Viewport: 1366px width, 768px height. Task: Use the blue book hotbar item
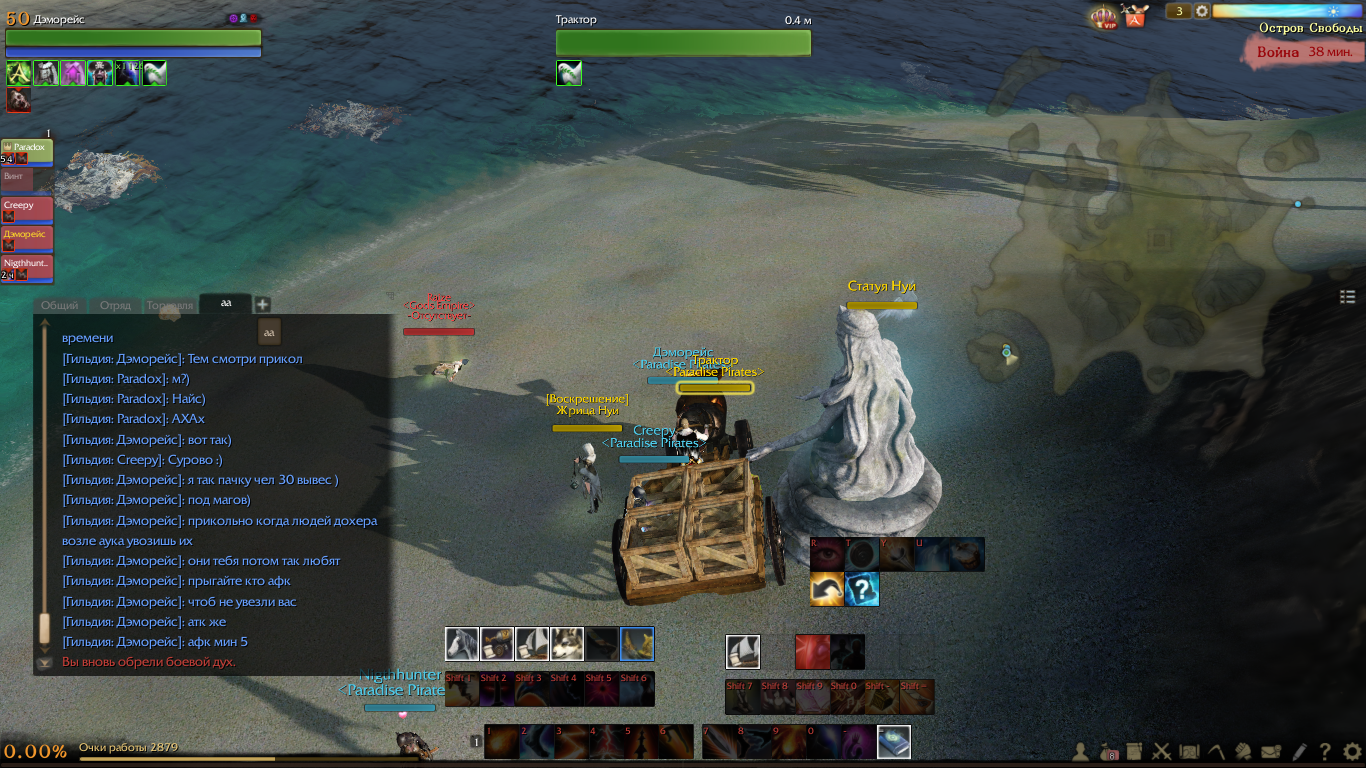(x=894, y=742)
